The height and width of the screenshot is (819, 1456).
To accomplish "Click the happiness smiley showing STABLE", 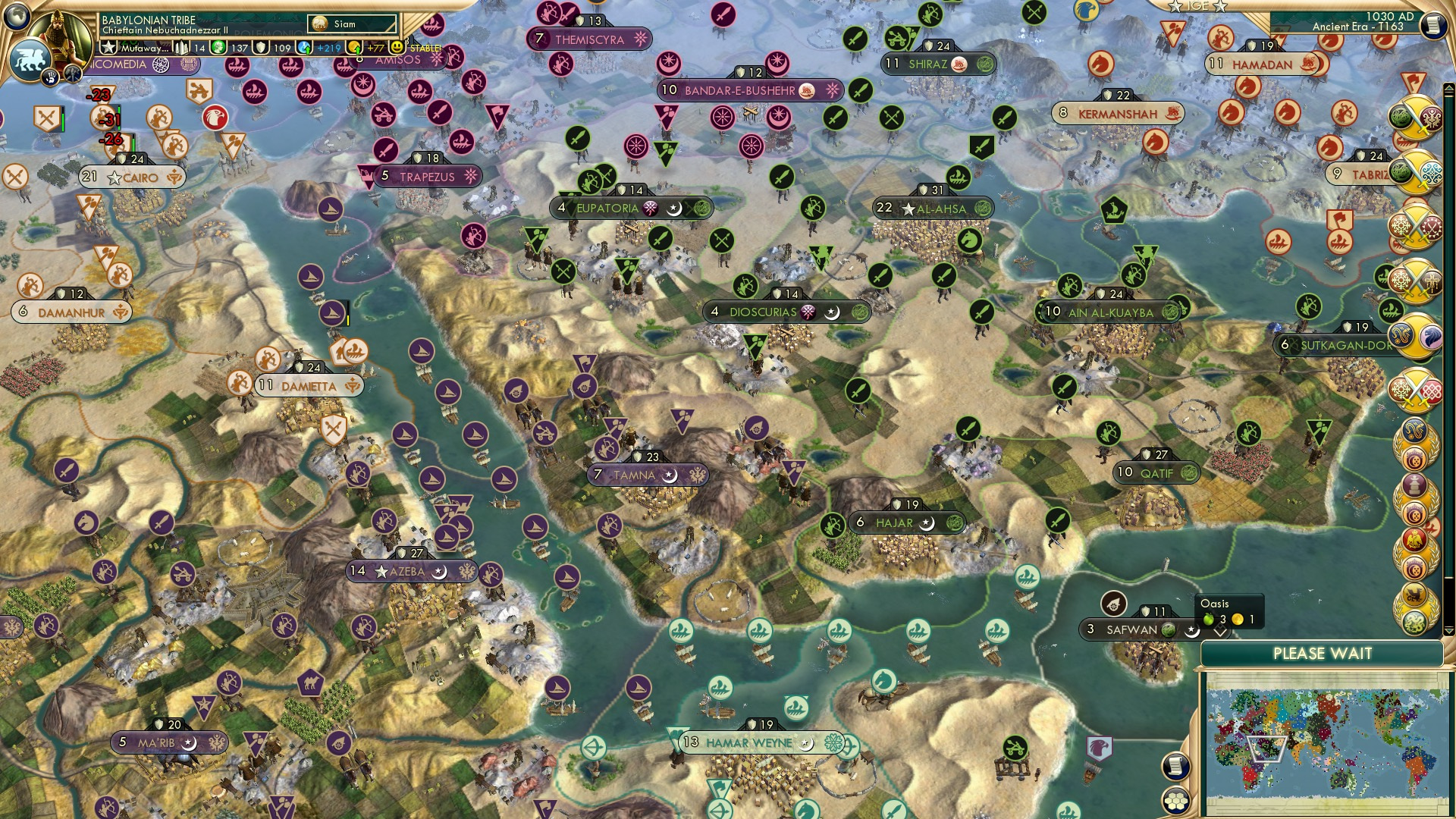I will pos(397,48).
